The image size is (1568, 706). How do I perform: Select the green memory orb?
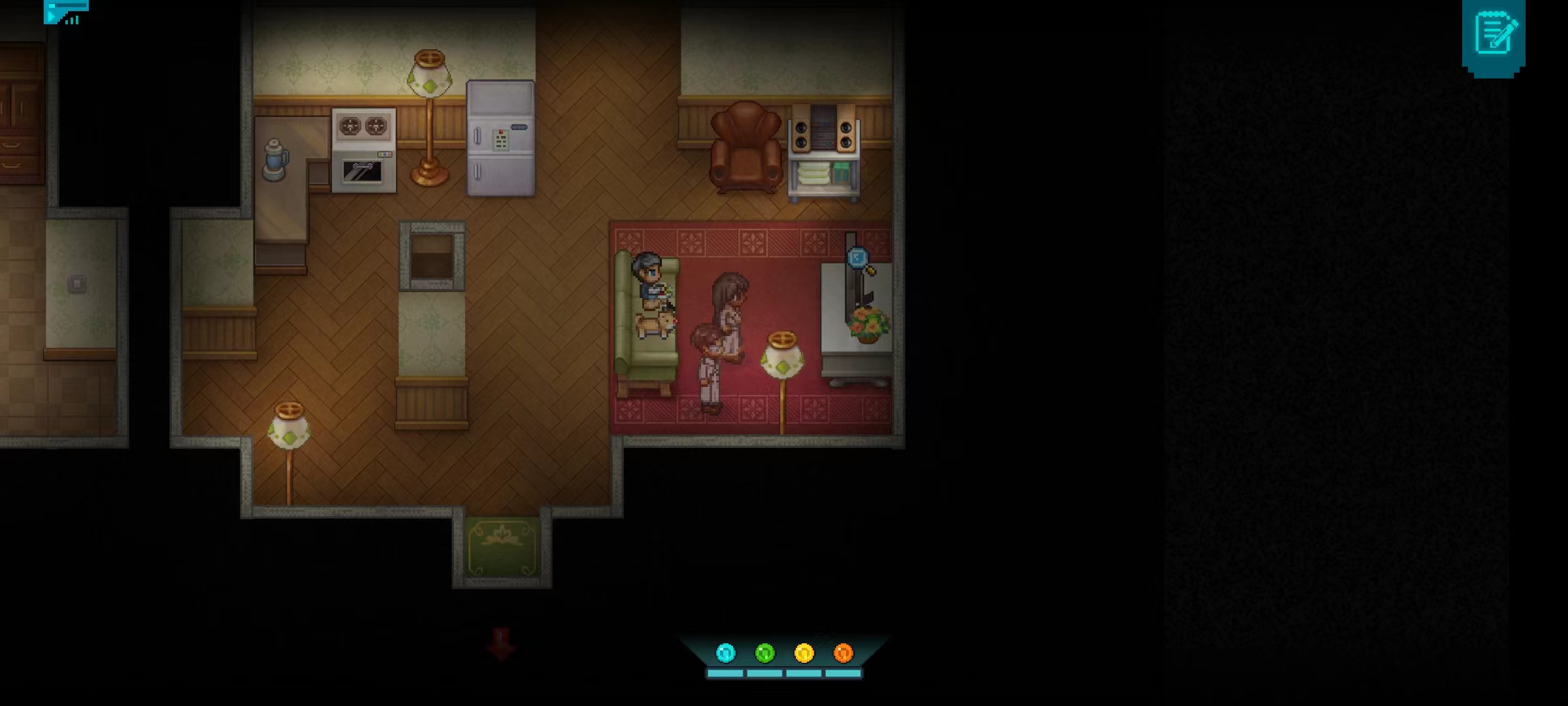(x=764, y=652)
